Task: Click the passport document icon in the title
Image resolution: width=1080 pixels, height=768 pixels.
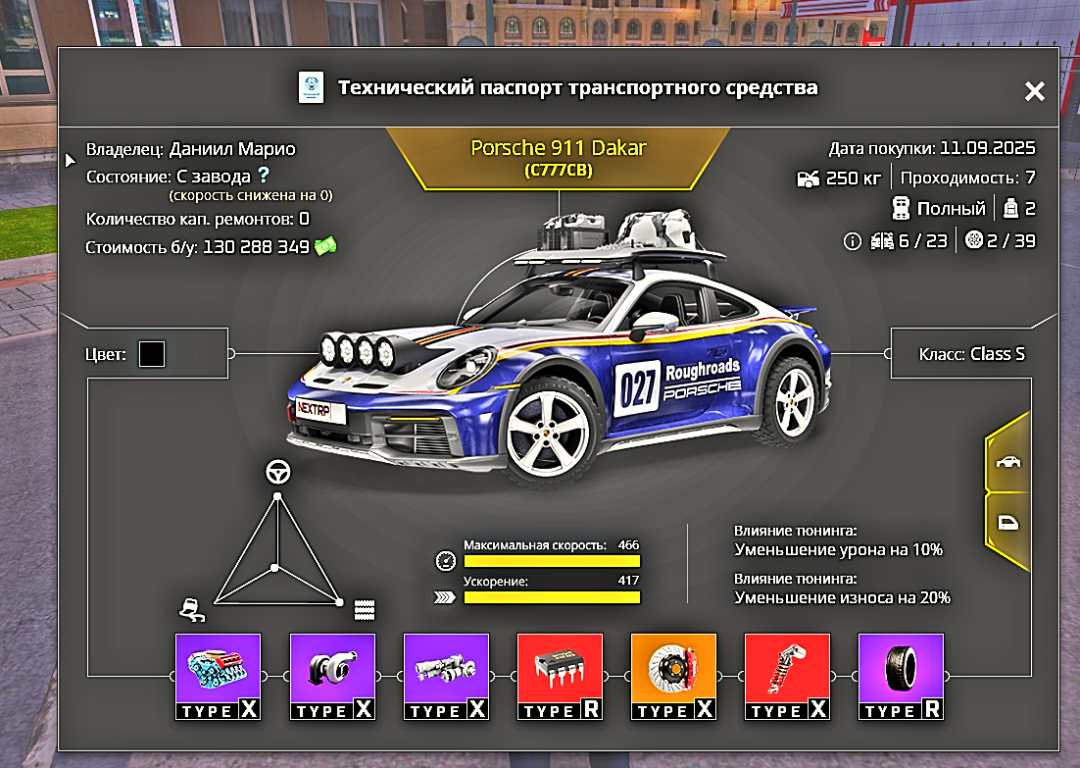Action: (312, 88)
